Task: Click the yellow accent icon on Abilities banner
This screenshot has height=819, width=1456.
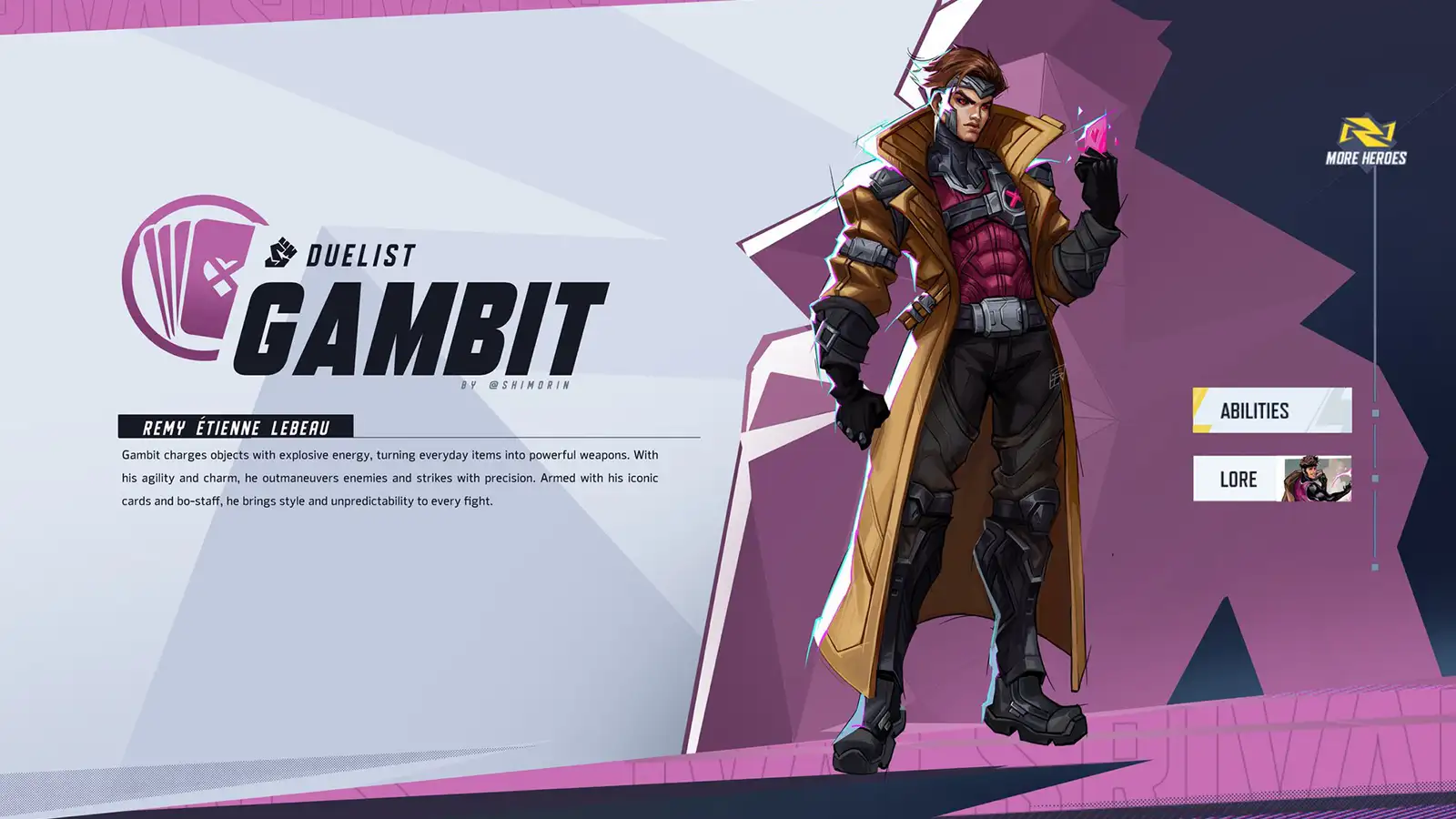Action: point(1201,408)
